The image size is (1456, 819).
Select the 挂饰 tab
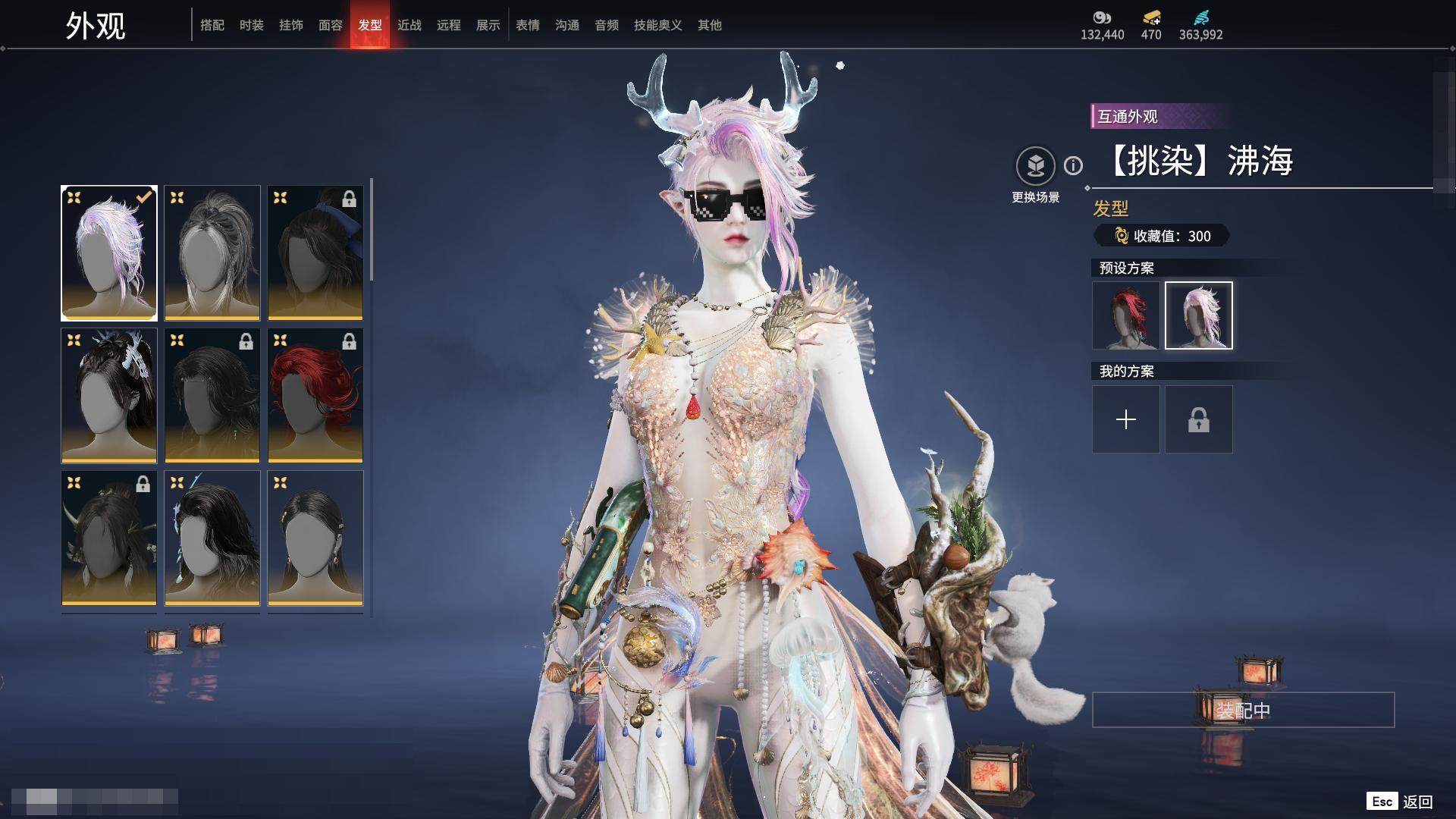pos(291,25)
